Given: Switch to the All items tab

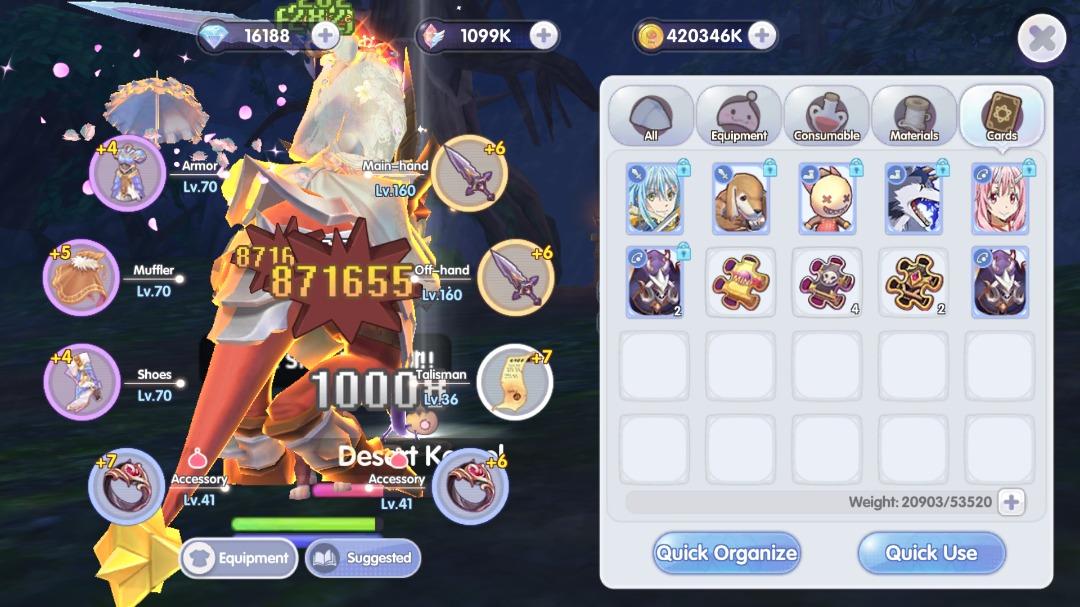Looking at the screenshot, I should point(651,116).
